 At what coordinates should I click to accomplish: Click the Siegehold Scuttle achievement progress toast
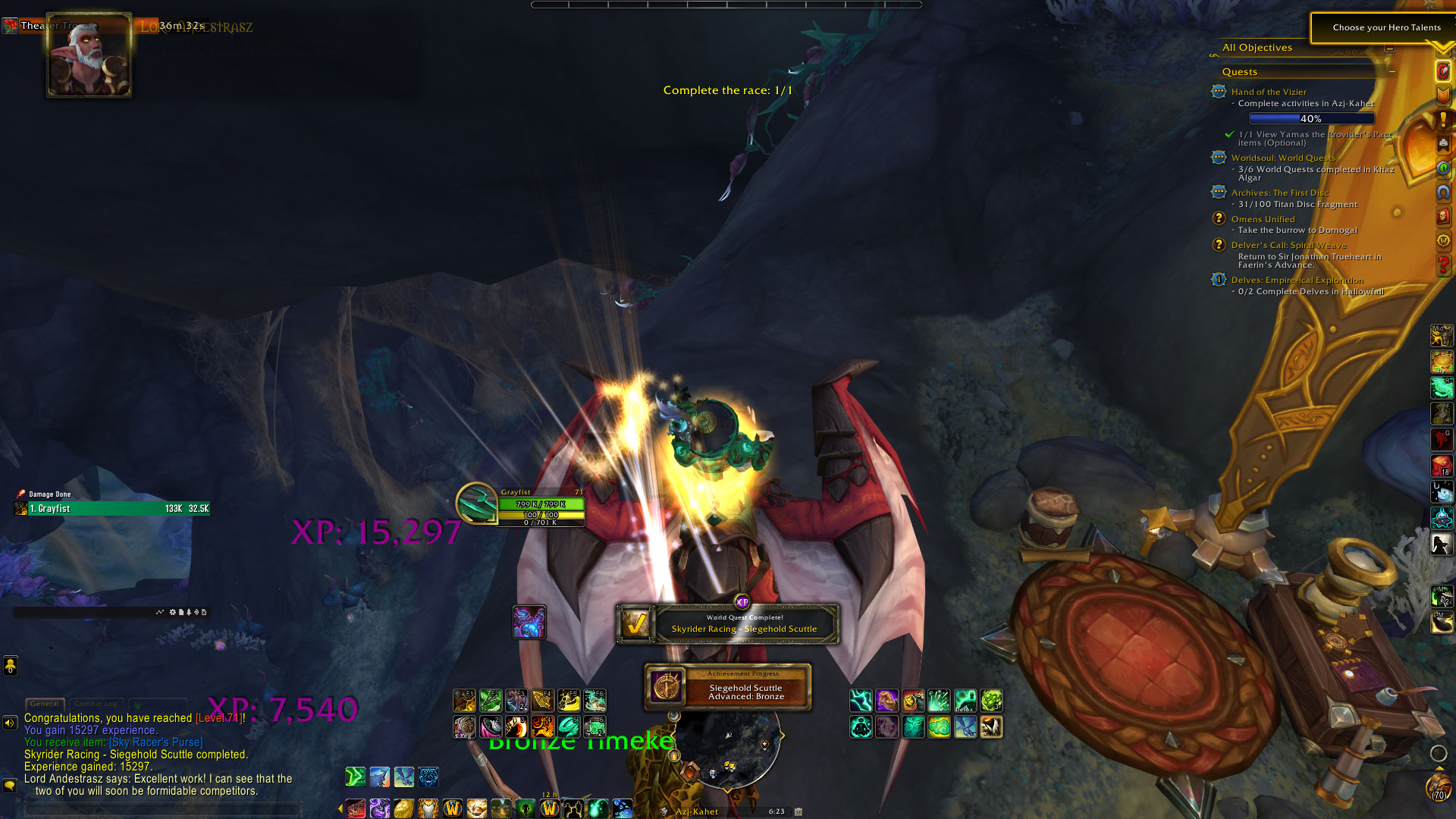click(x=728, y=687)
